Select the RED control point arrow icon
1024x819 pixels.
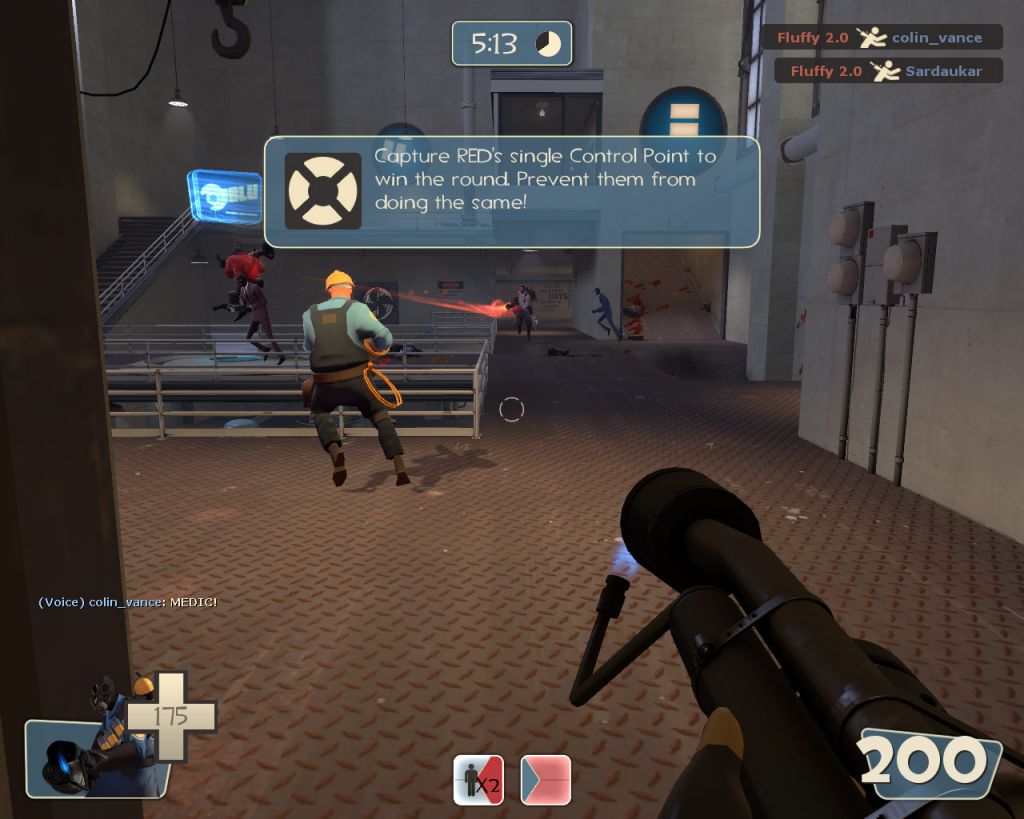coord(546,780)
